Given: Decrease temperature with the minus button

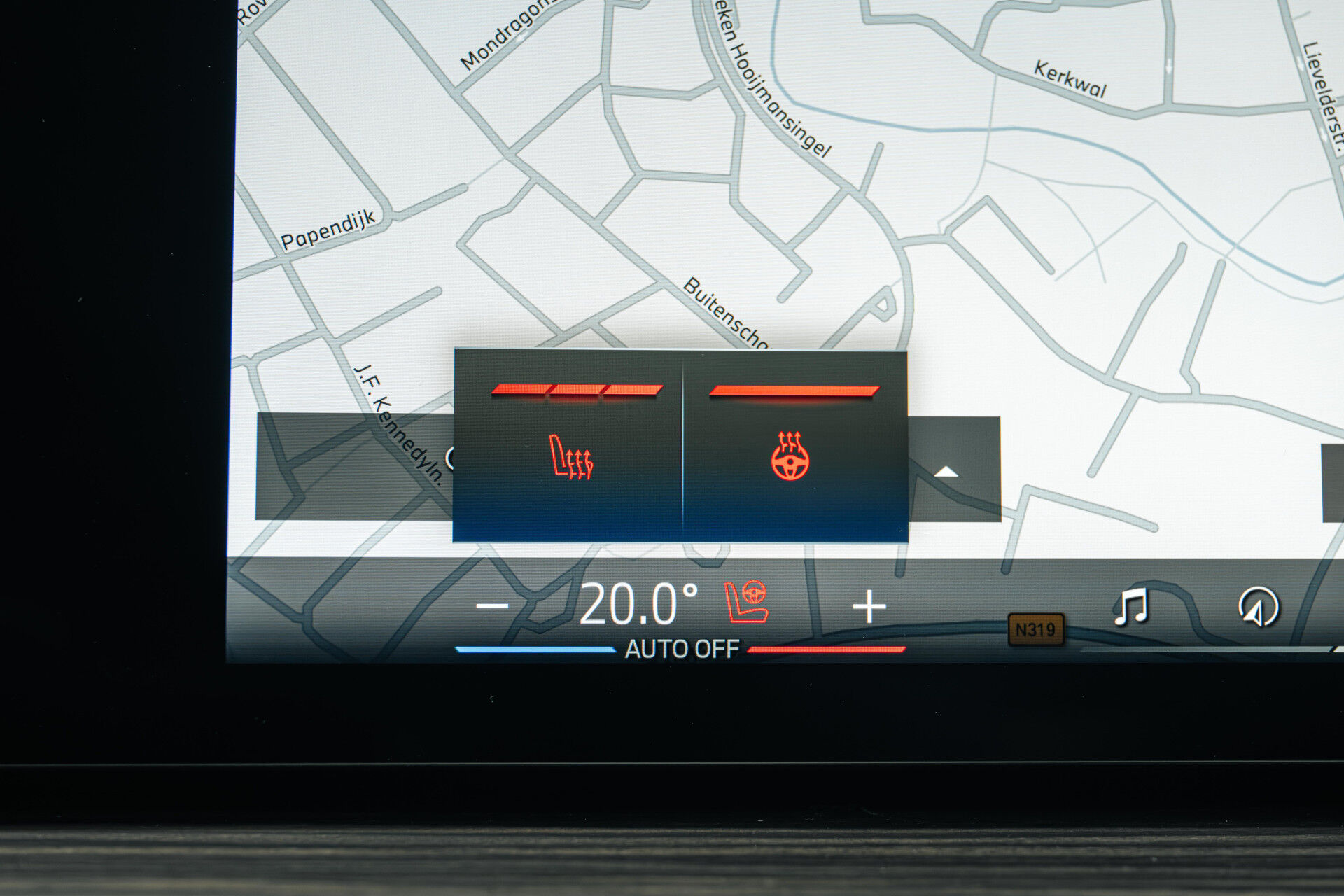Looking at the screenshot, I should pos(492,606).
